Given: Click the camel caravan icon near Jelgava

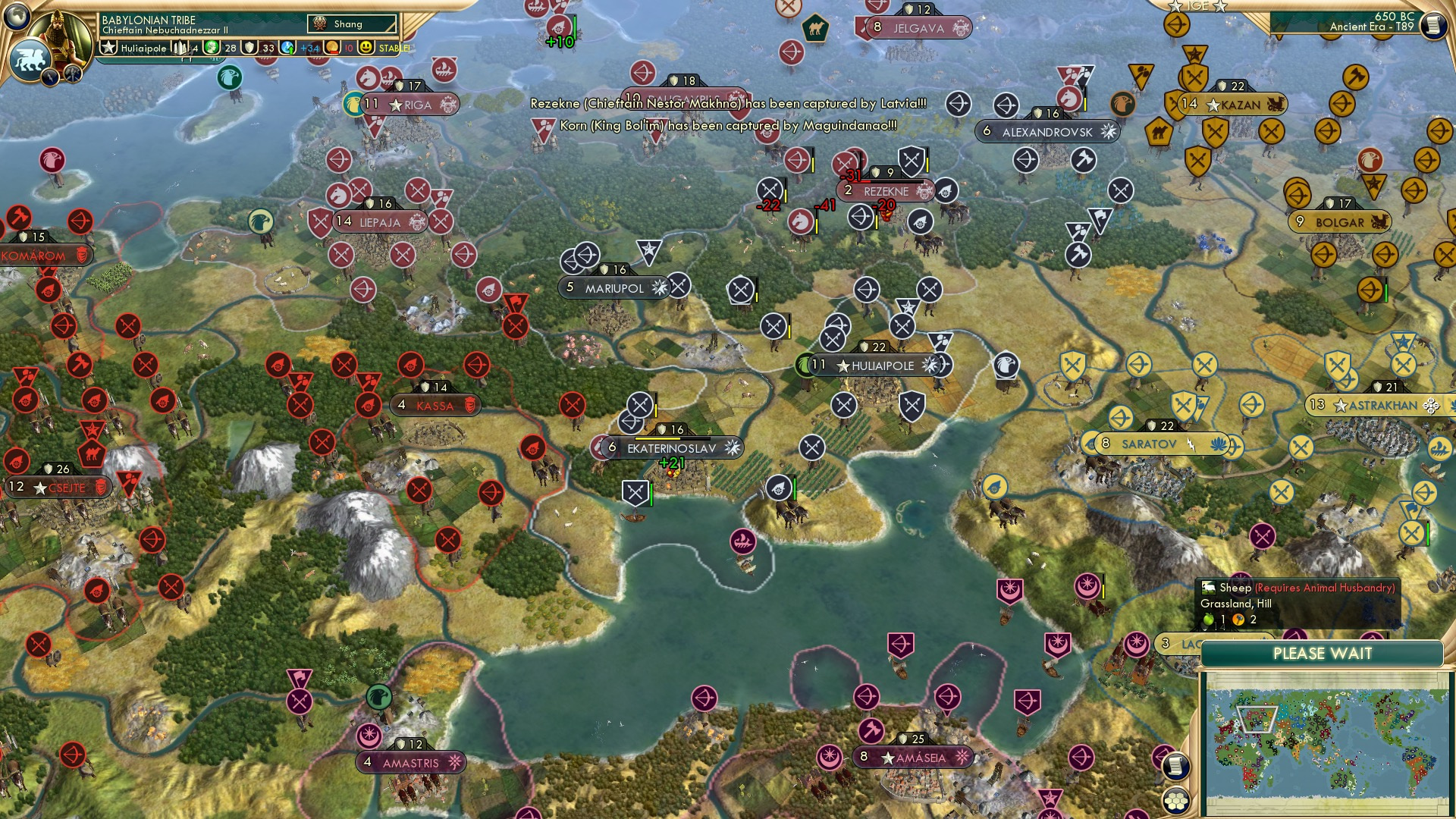Looking at the screenshot, I should [816, 29].
